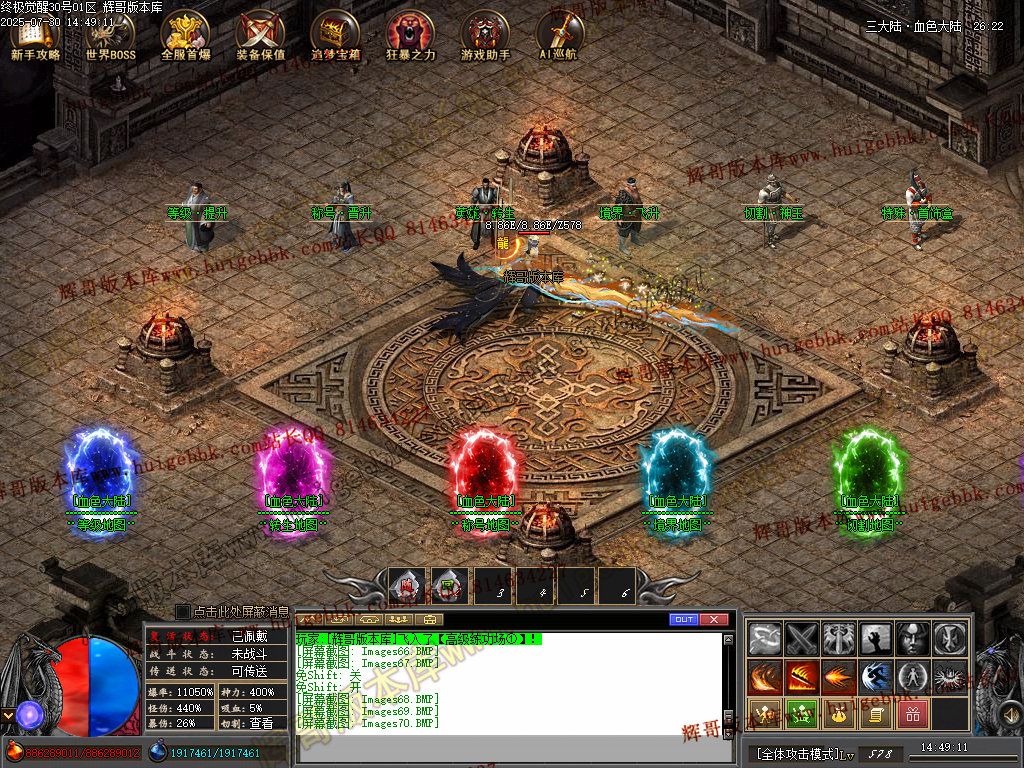Change the 全体攻击模式 attack mode

coord(795,752)
